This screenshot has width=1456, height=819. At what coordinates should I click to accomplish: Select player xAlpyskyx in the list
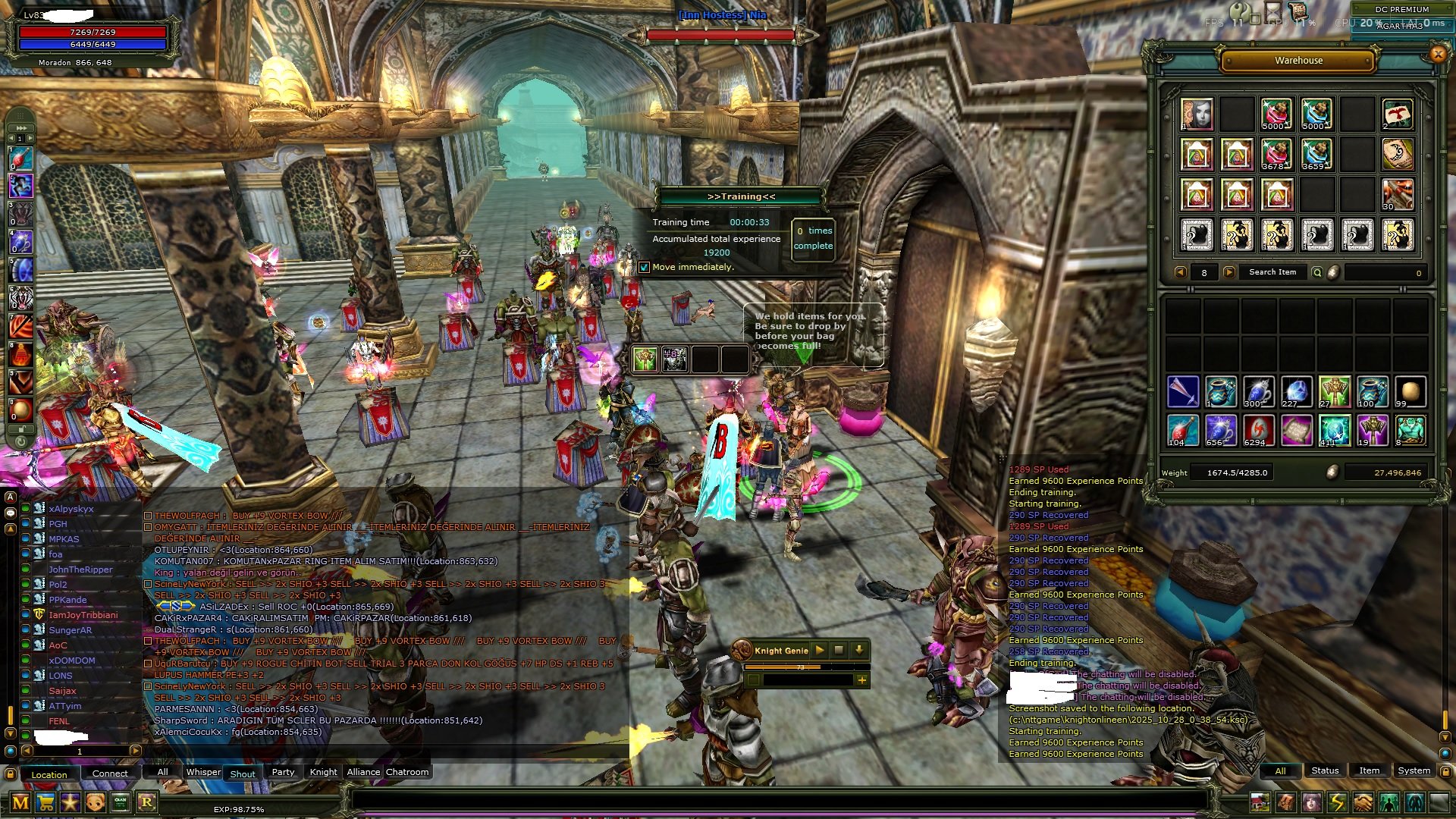[x=71, y=509]
